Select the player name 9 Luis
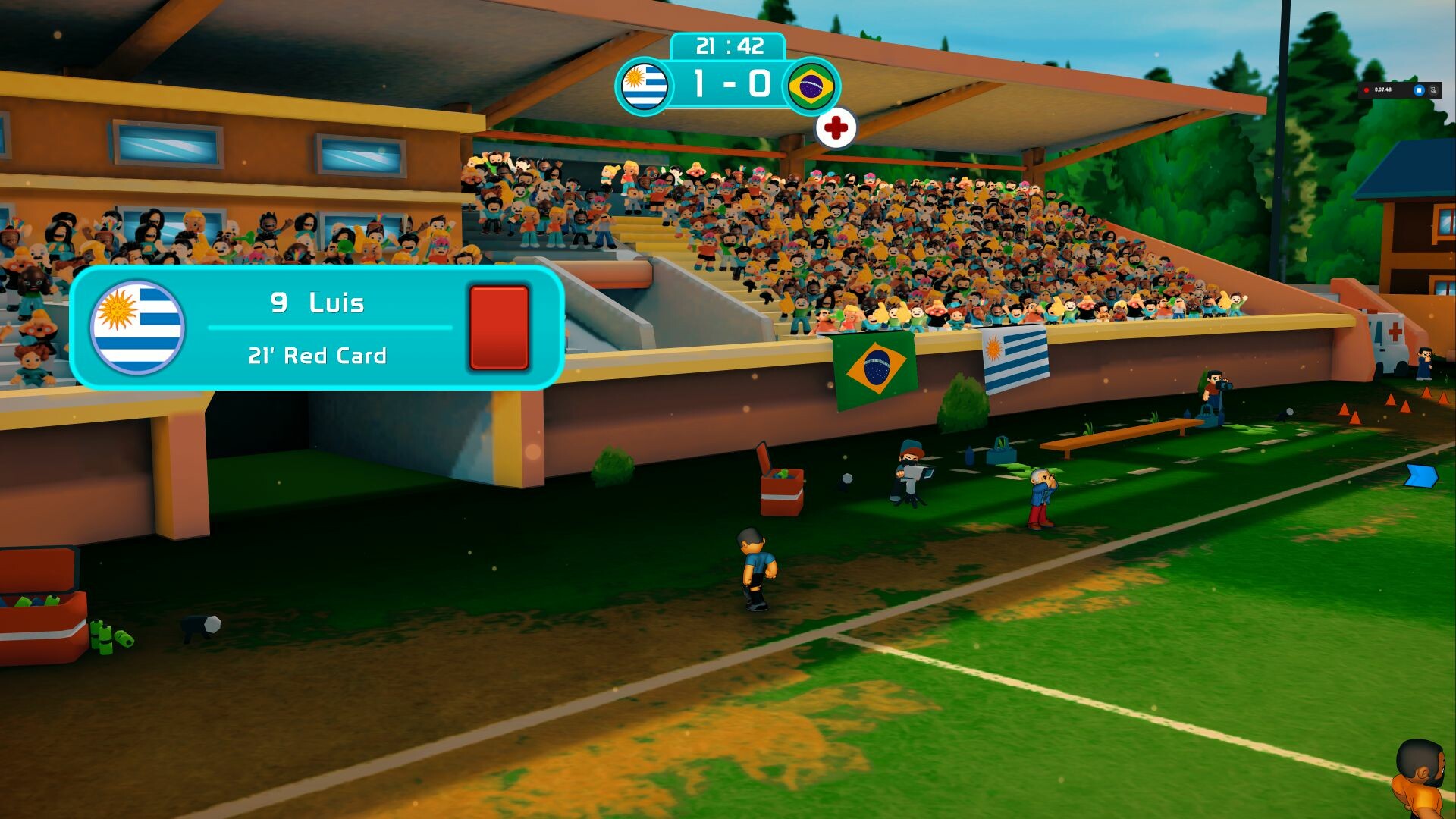Image resolution: width=1456 pixels, height=819 pixels. [x=318, y=303]
